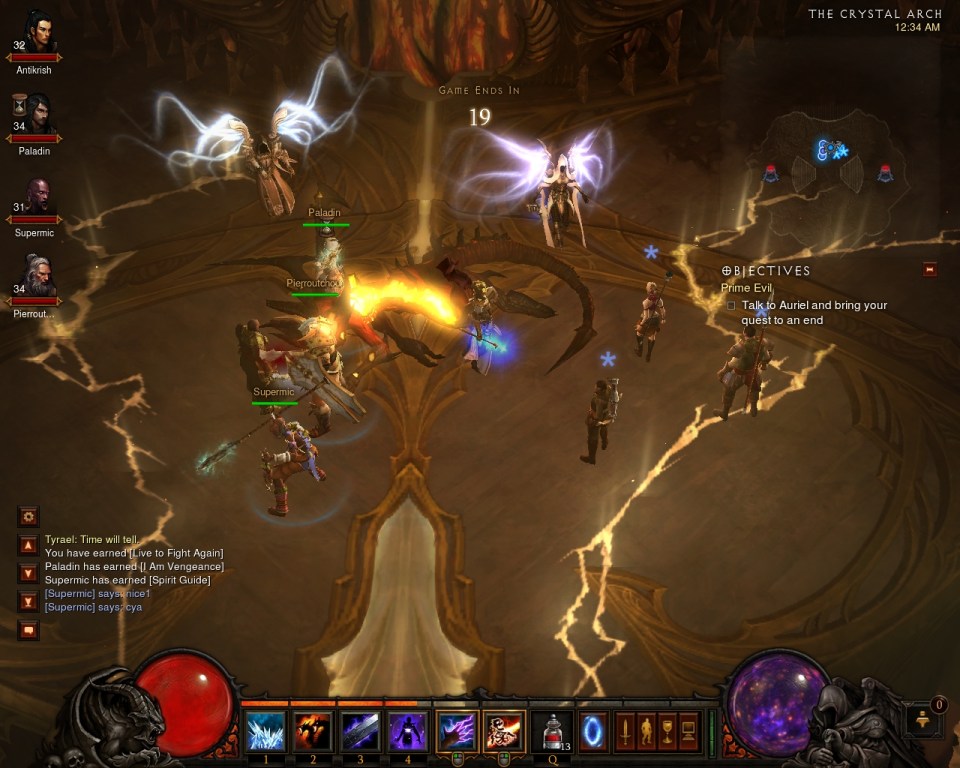Jump chat to the newest message

tap(29, 601)
